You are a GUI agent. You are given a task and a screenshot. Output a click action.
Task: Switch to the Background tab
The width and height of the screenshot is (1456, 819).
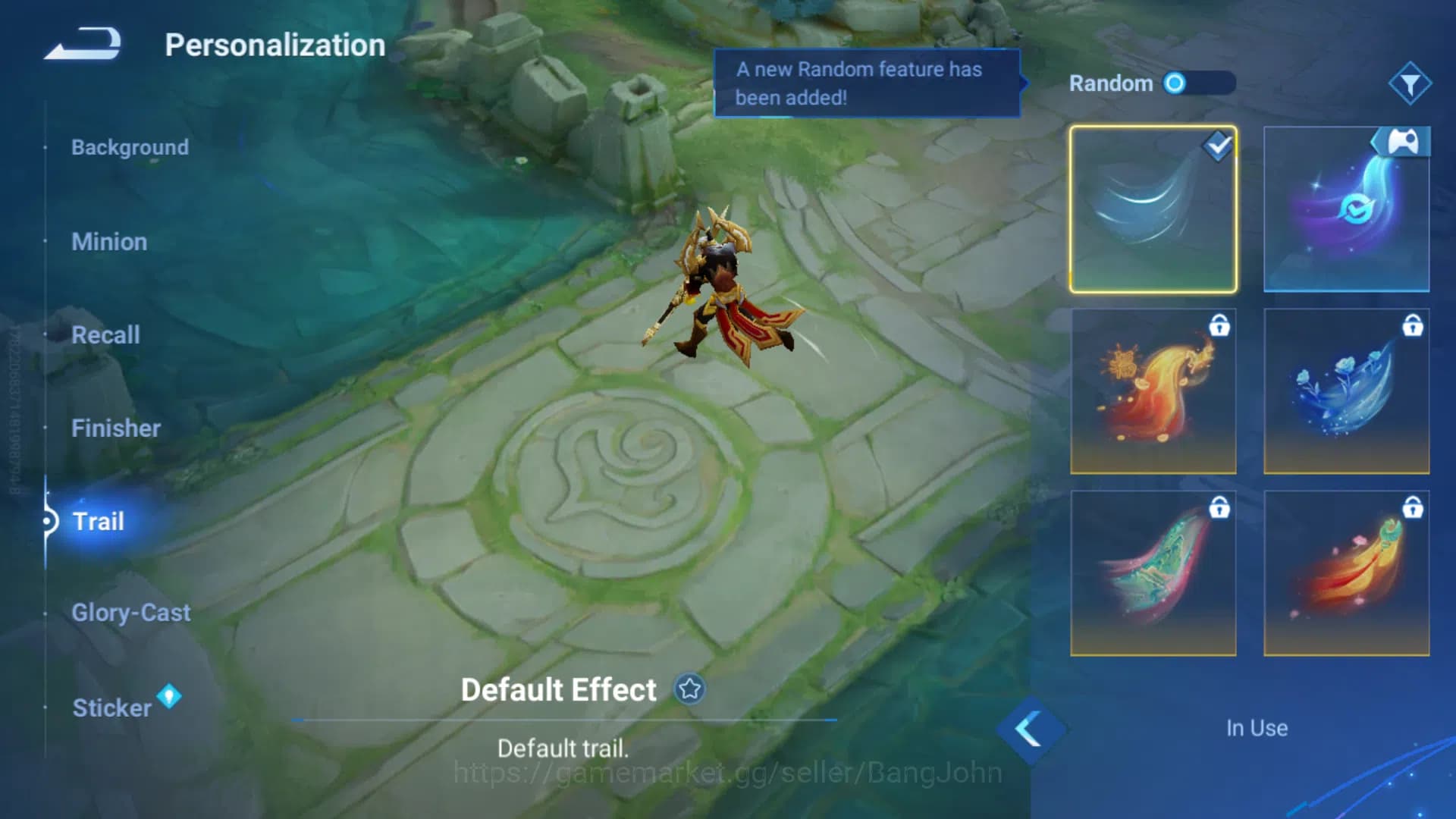click(130, 147)
